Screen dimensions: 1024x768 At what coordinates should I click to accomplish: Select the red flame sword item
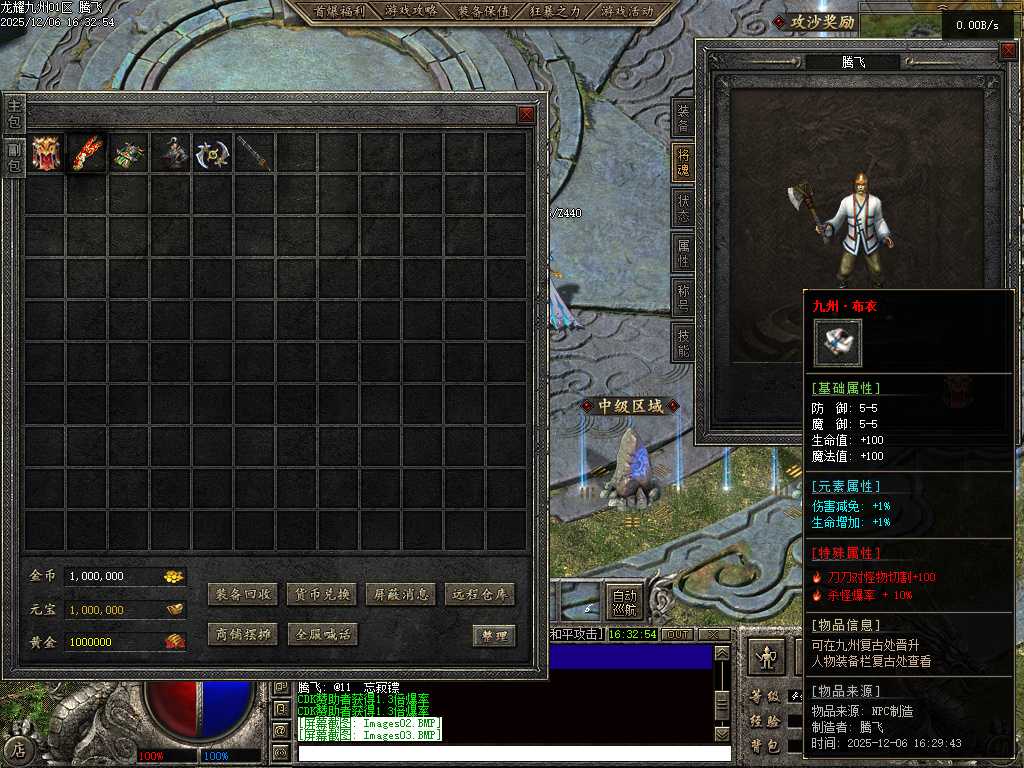(x=87, y=153)
